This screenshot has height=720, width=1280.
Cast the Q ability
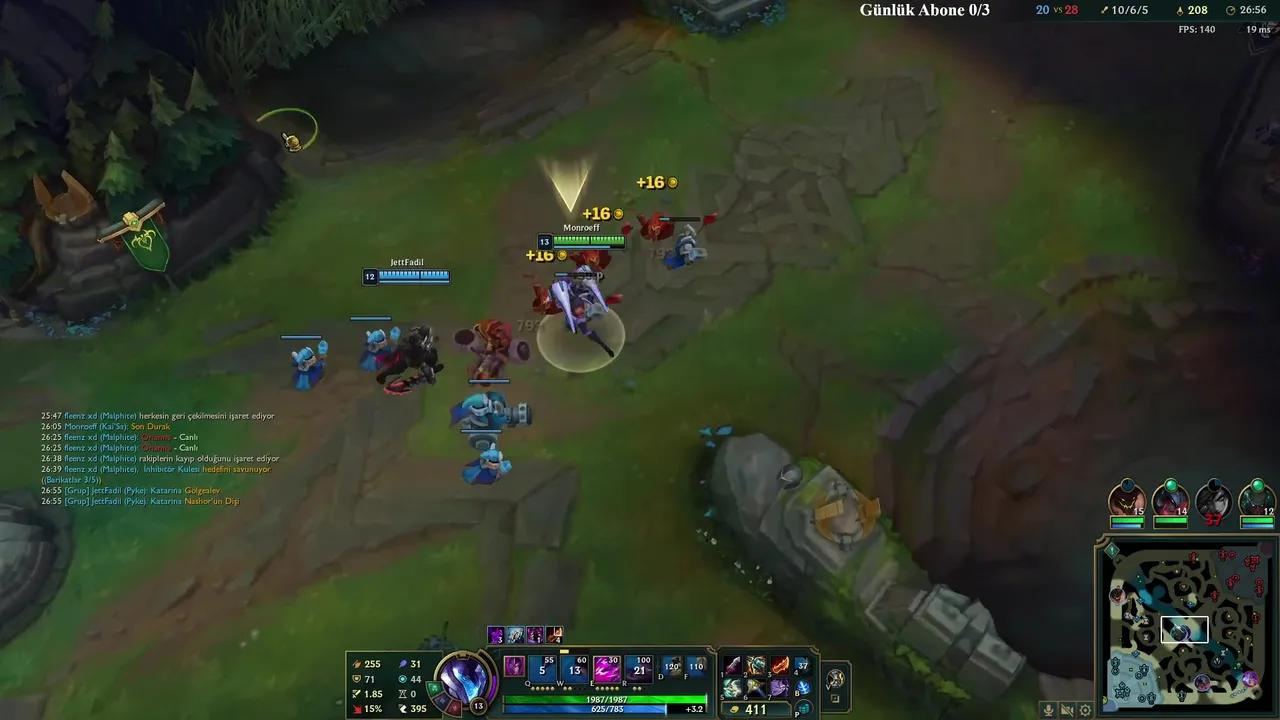click(542, 670)
